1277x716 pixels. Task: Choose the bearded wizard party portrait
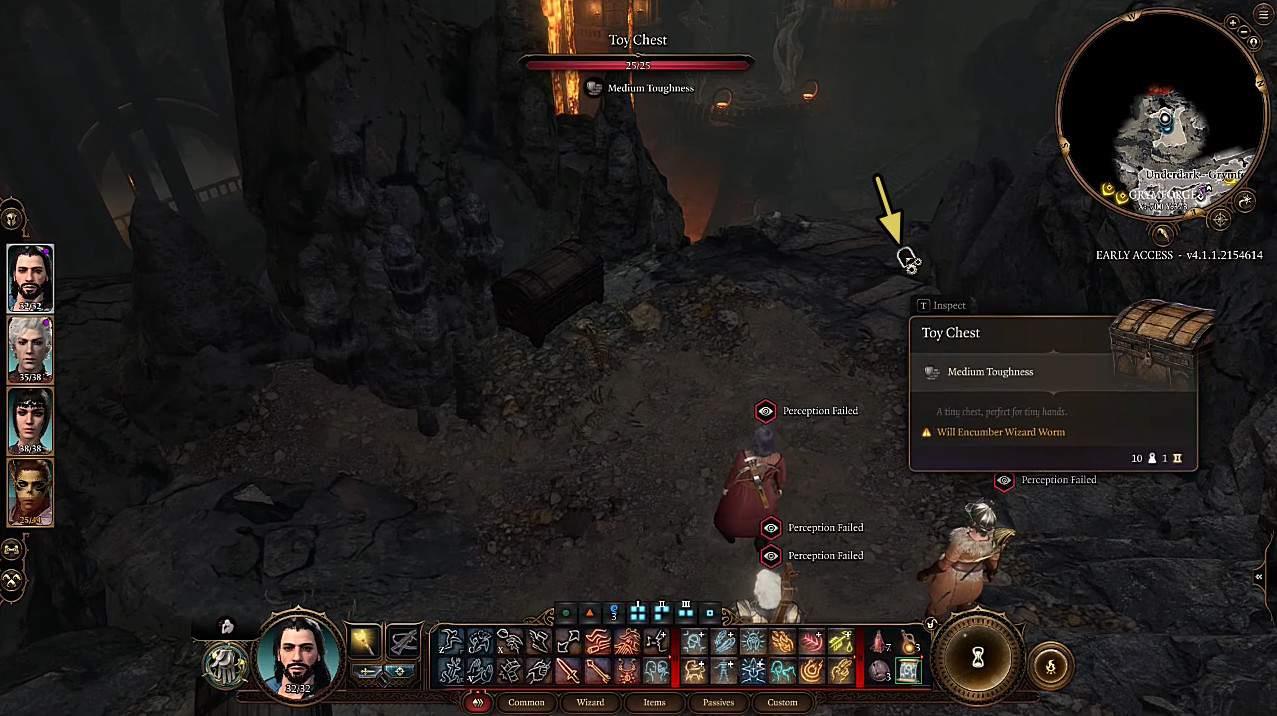tap(30, 278)
